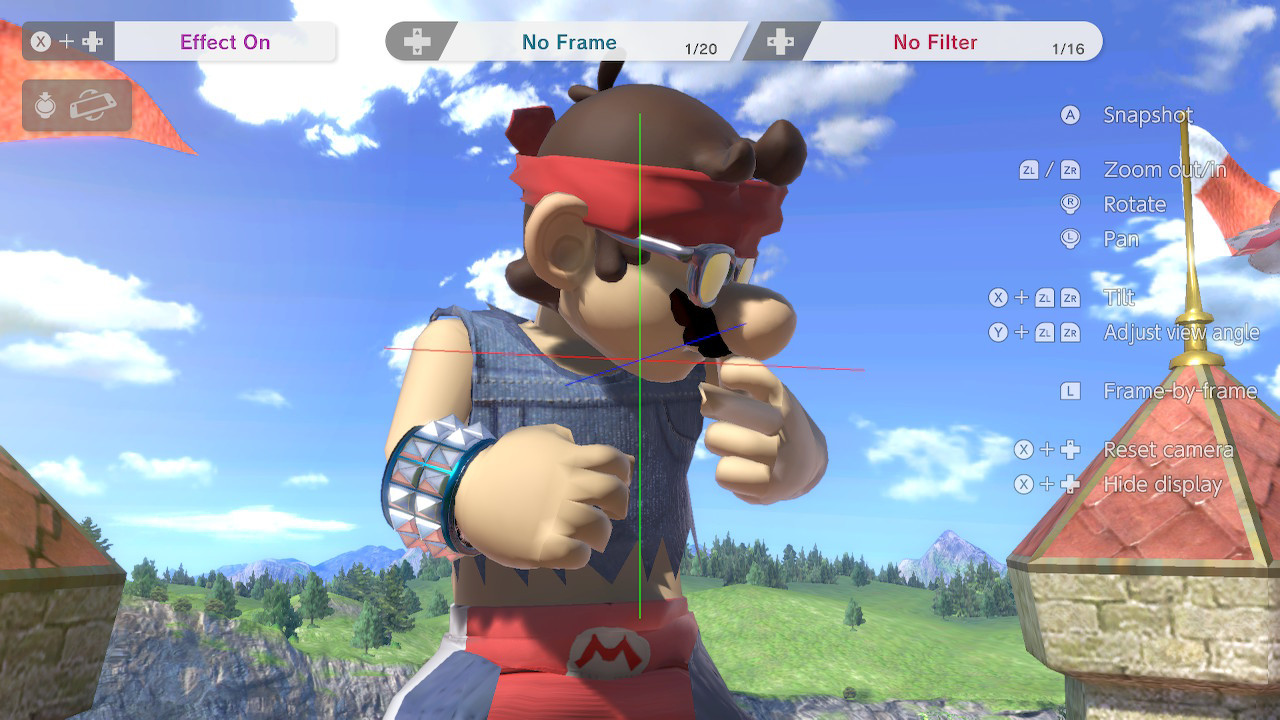Toggle the Hide display option
The height and width of the screenshot is (720, 1280).
point(1162,485)
